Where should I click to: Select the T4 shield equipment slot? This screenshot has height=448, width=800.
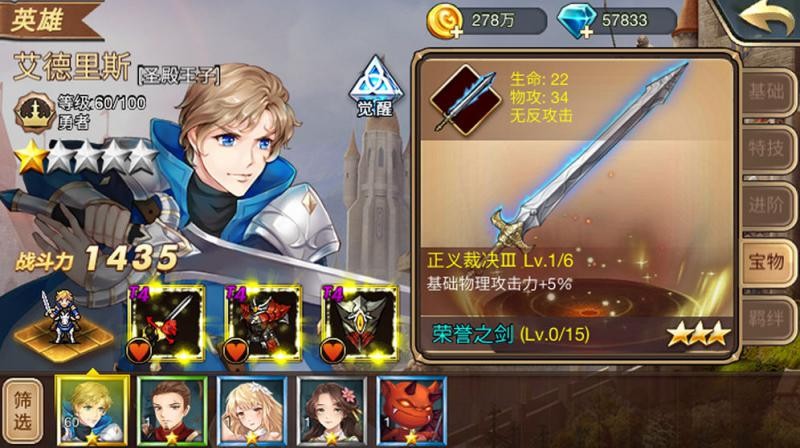point(359,321)
